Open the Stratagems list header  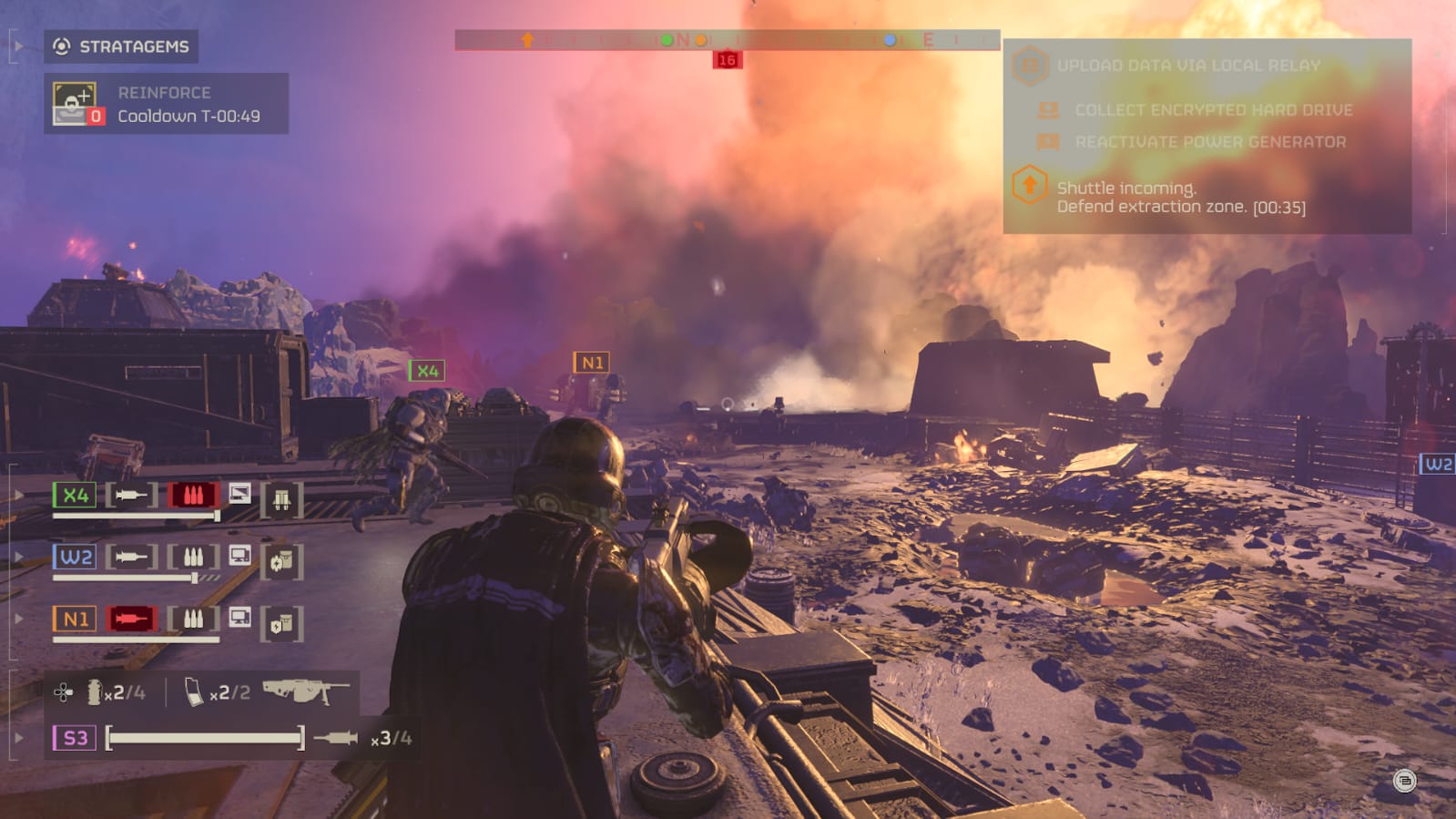121,46
